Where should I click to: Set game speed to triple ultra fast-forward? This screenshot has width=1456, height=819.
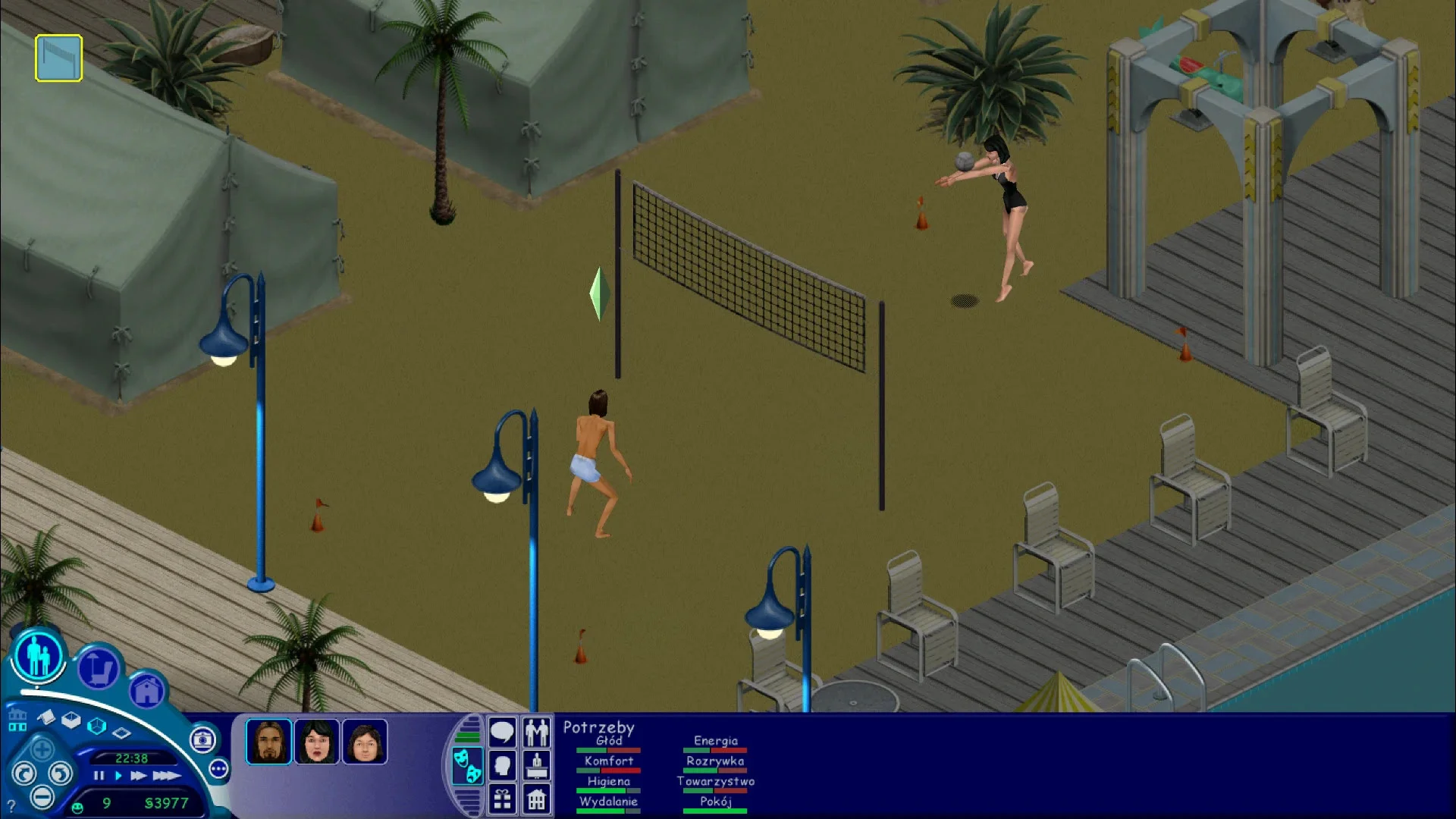point(166,776)
